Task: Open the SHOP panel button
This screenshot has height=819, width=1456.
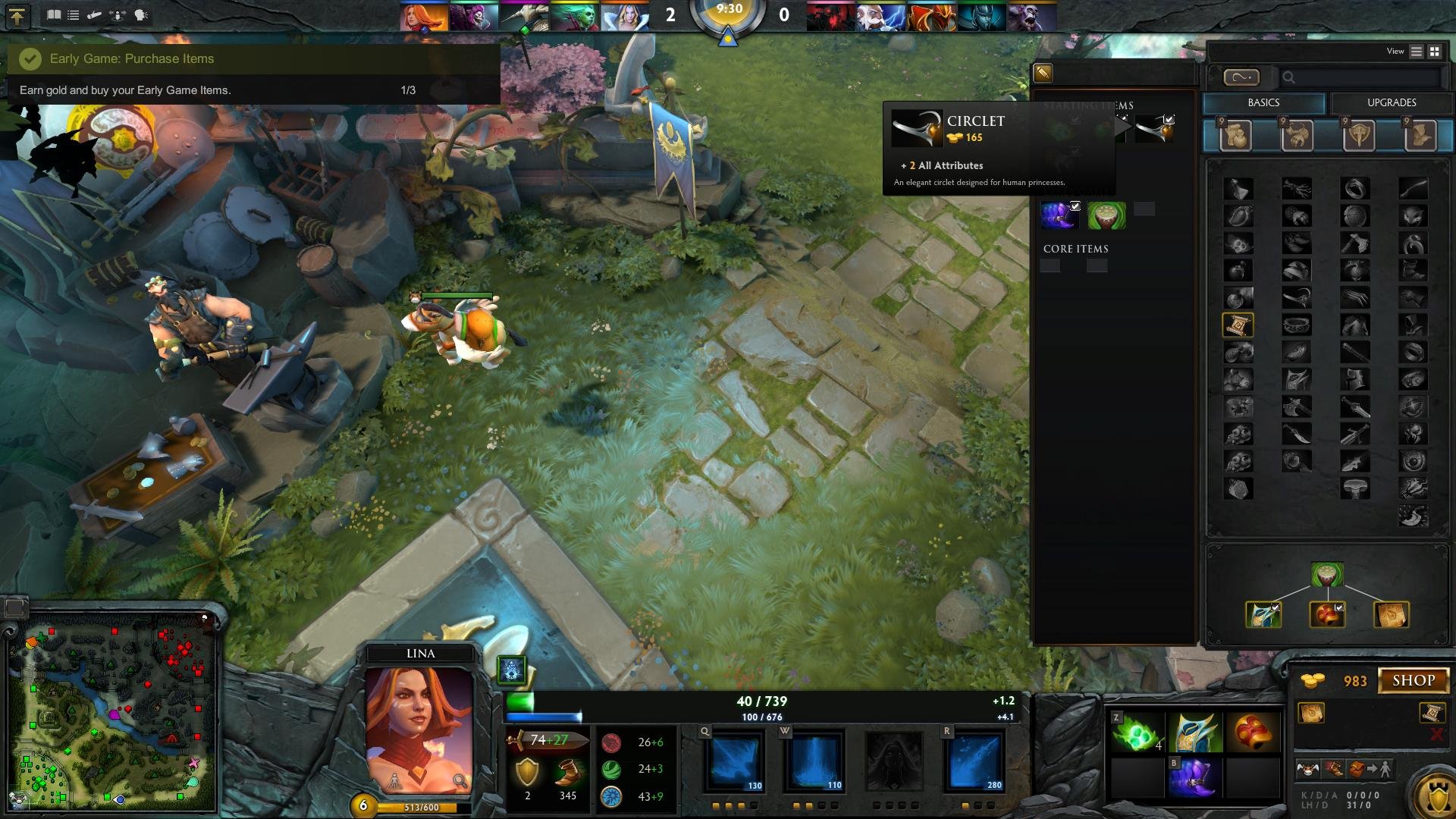Action: [1414, 681]
